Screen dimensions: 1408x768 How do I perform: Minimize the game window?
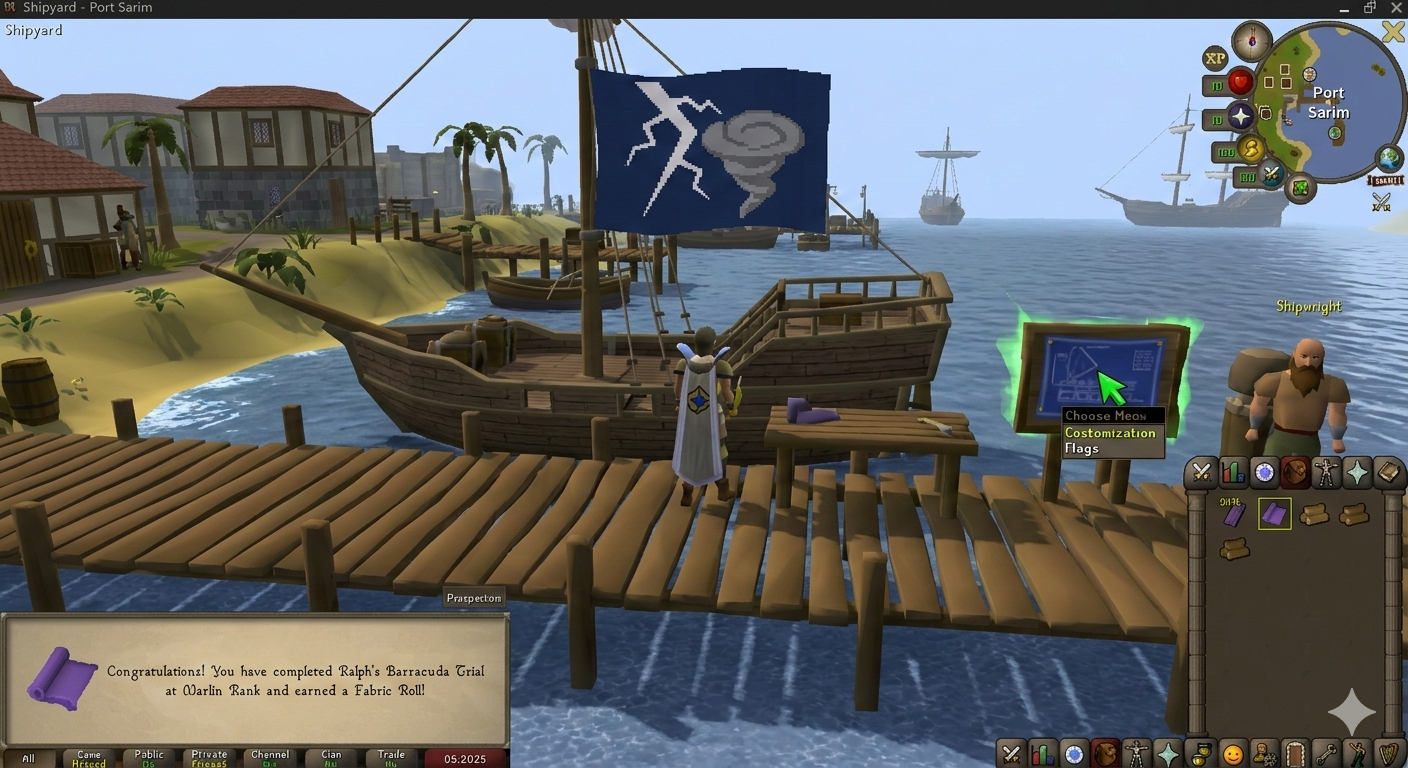coord(1343,8)
